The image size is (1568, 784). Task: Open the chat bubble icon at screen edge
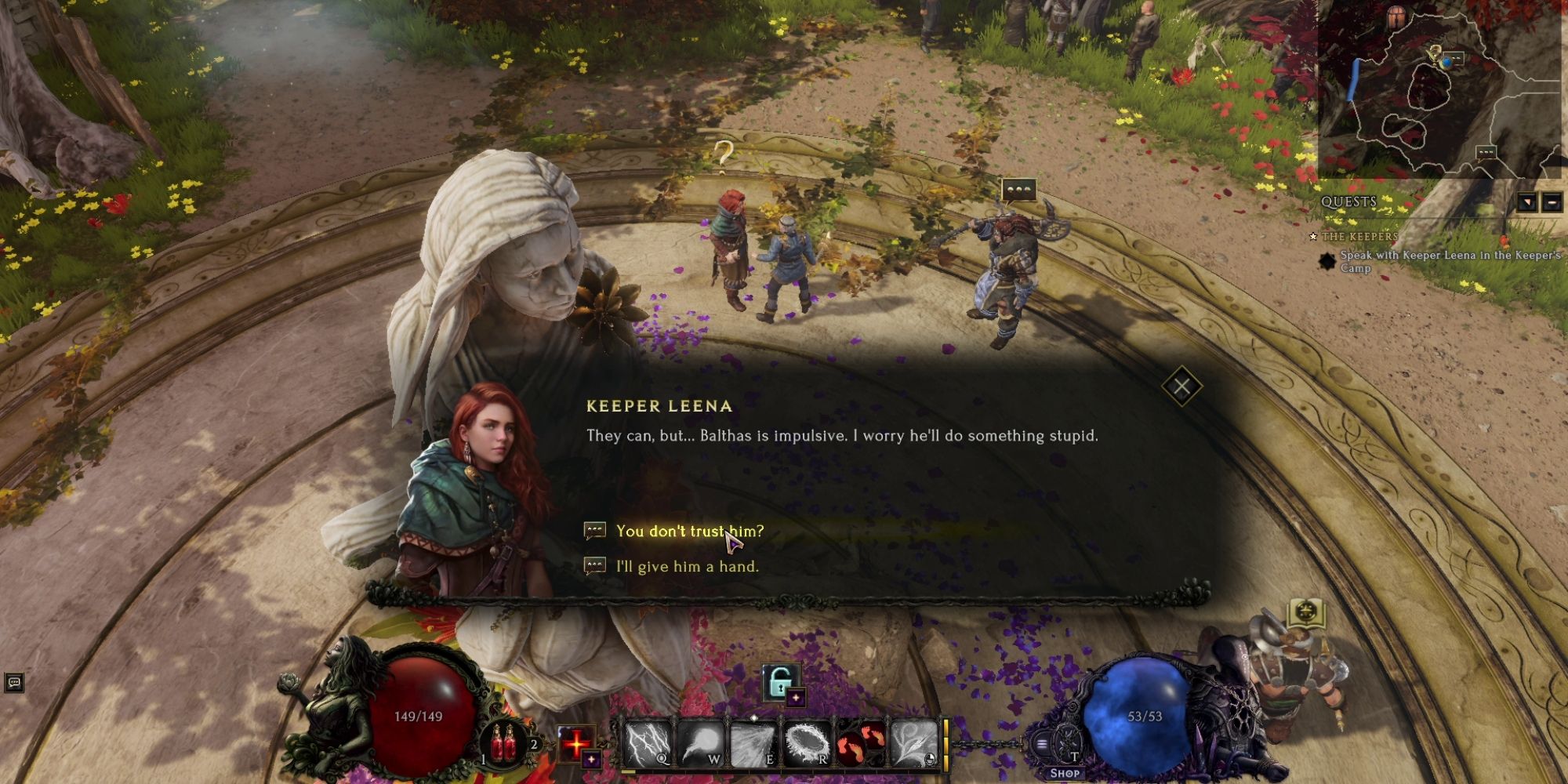click(x=14, y=682)
